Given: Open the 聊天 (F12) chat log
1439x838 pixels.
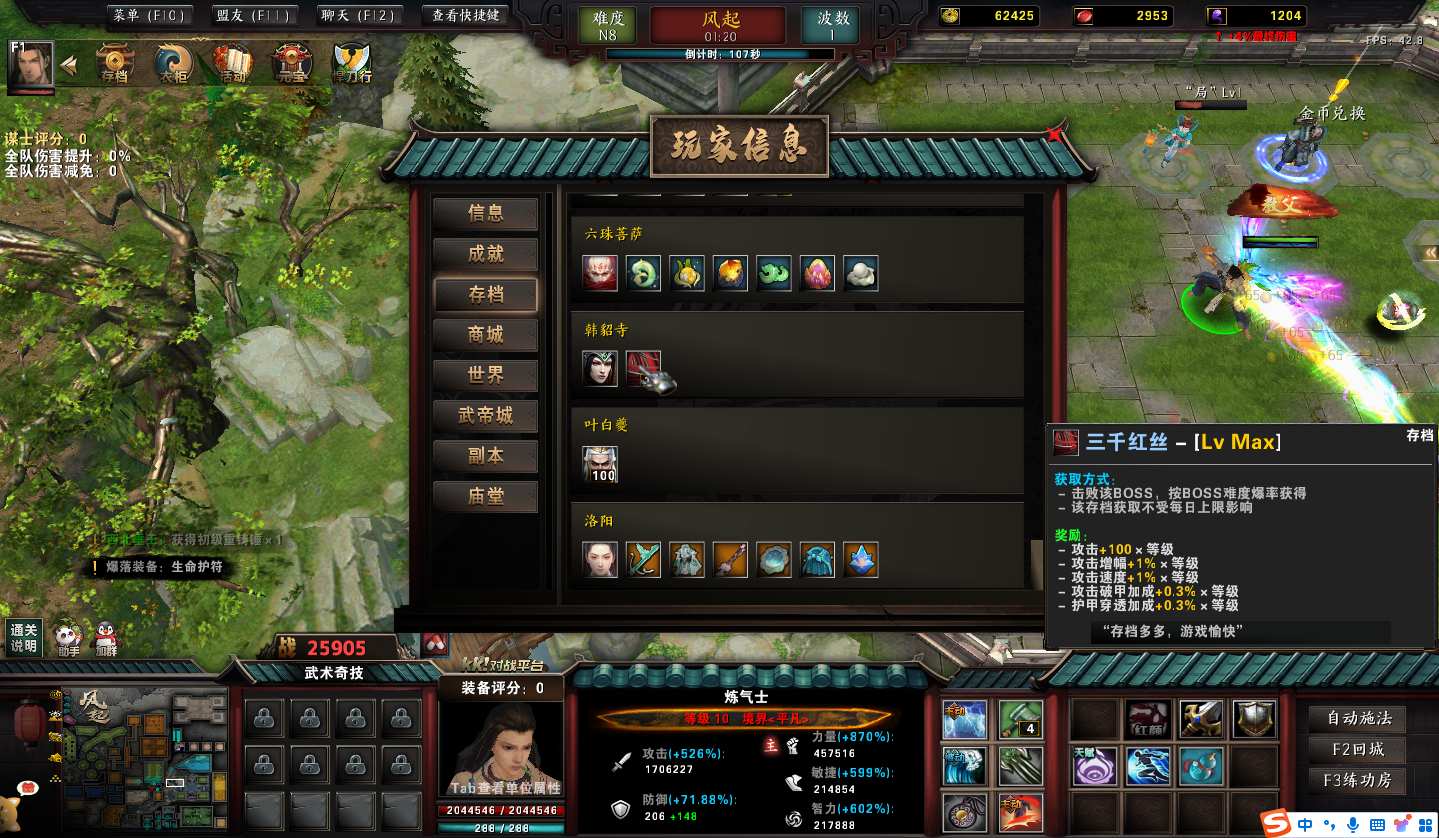Looking at the screenshot, I should point(359,15).
